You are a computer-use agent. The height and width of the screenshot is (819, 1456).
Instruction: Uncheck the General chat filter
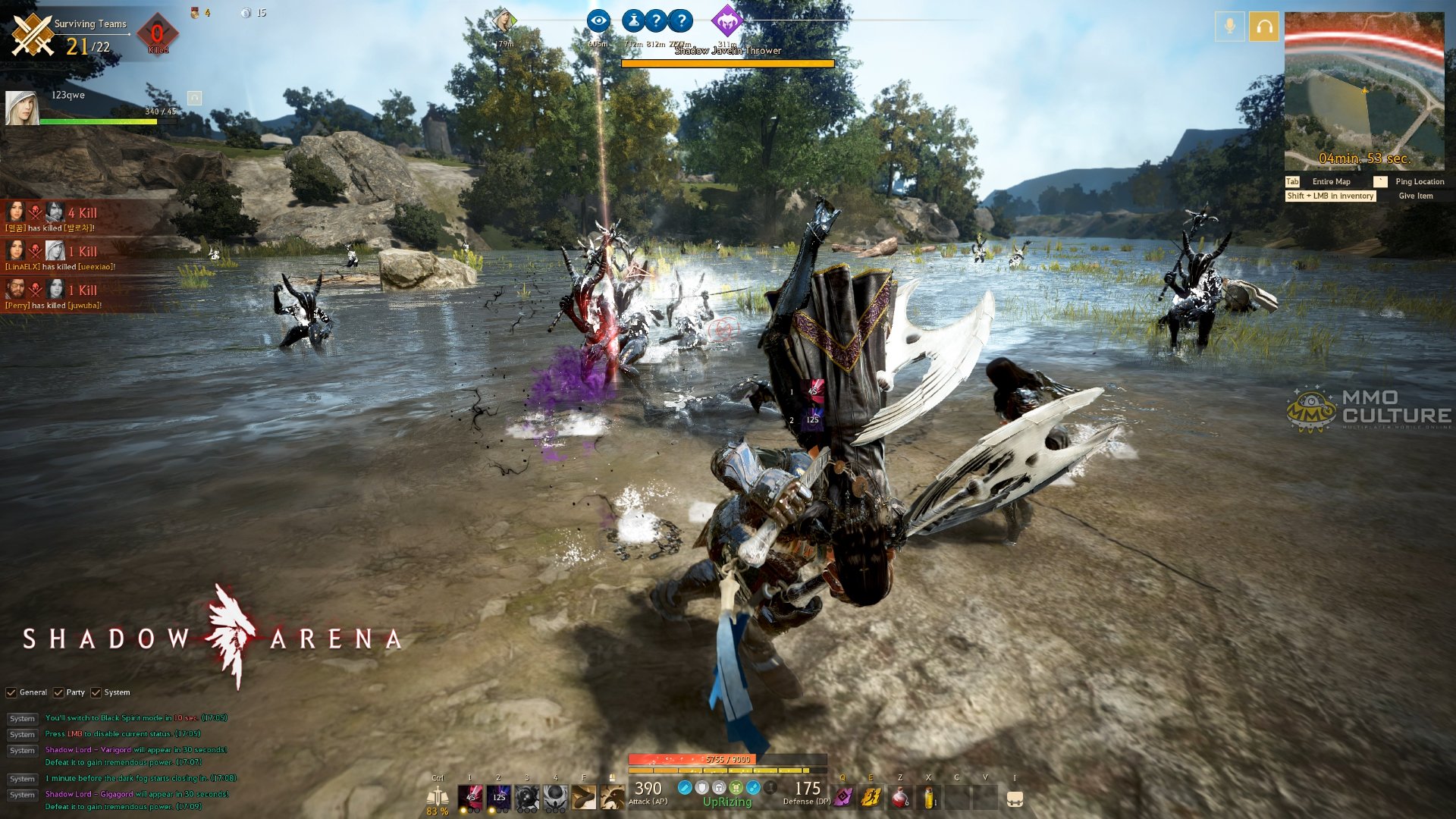tap(11, 692)
